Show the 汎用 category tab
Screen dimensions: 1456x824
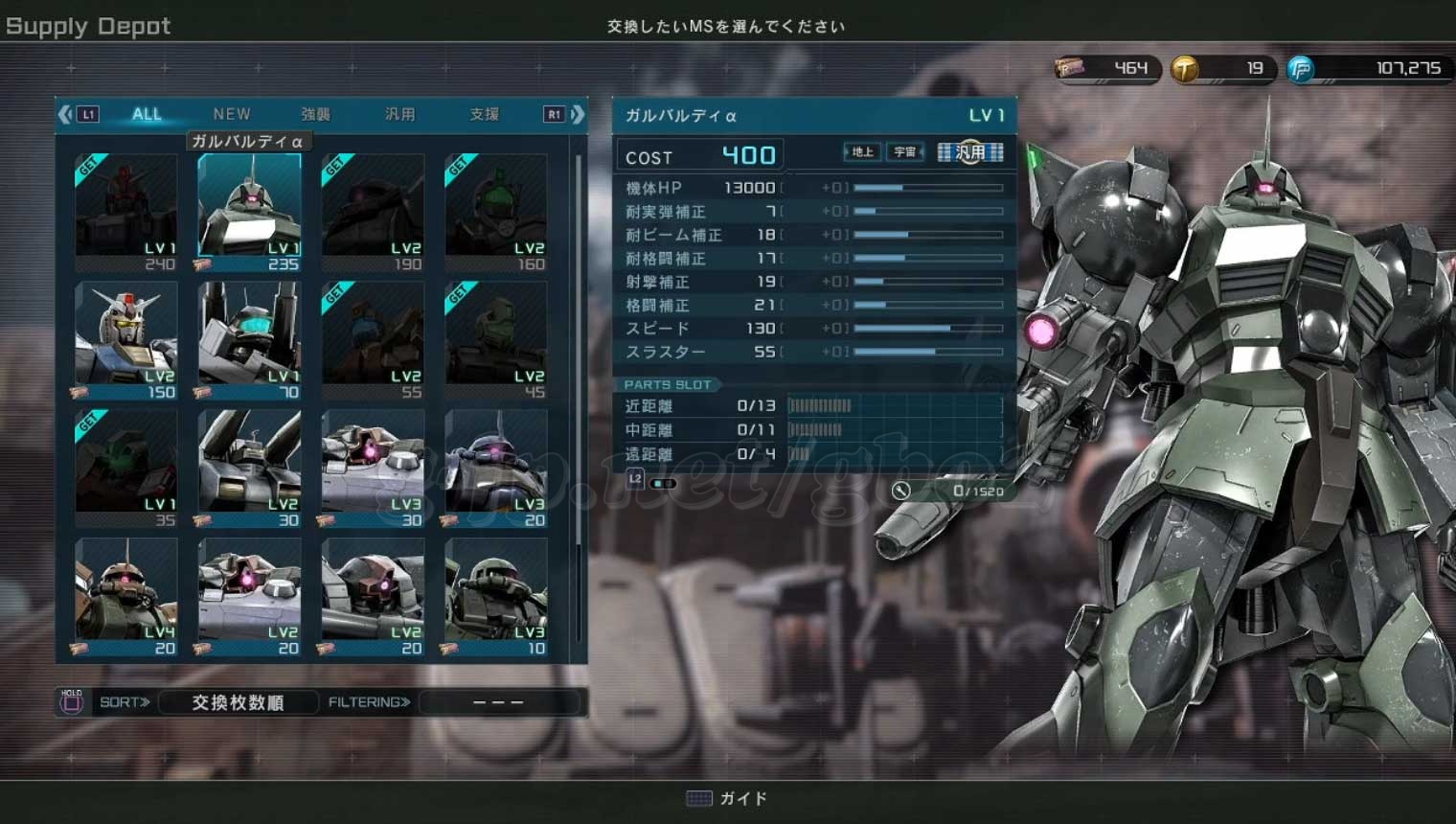pos(400,114)
